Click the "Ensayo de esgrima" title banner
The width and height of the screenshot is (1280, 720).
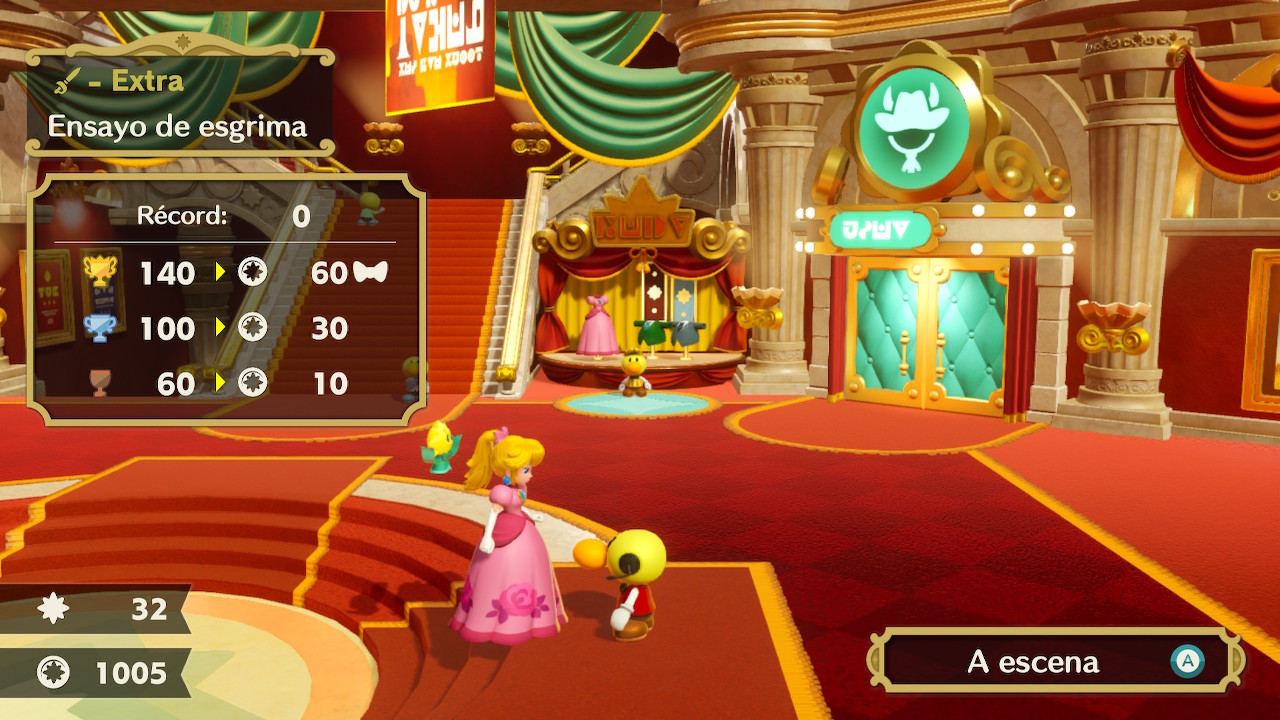tap(178, 127)
